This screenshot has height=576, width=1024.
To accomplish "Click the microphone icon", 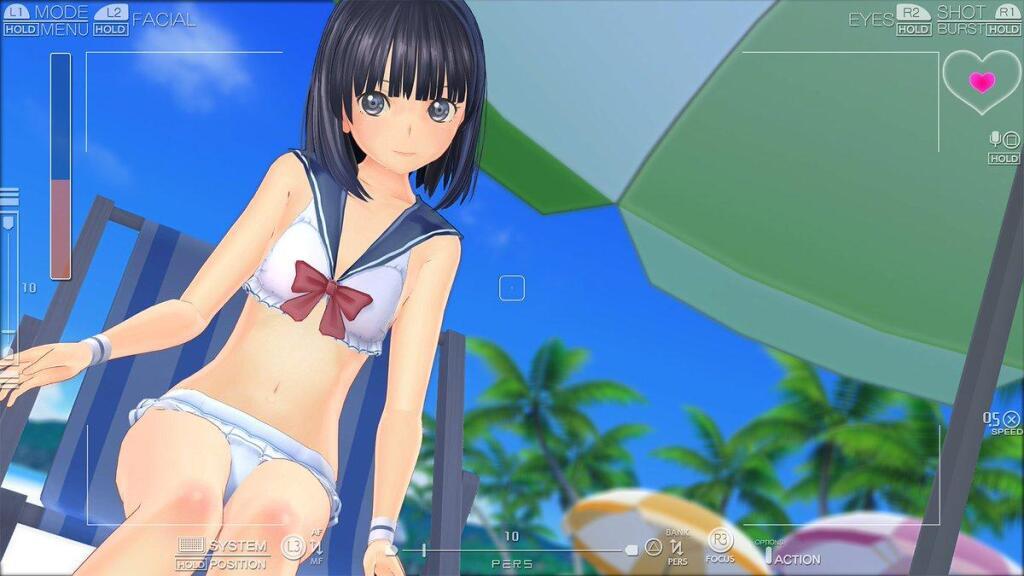I will 995,138.
